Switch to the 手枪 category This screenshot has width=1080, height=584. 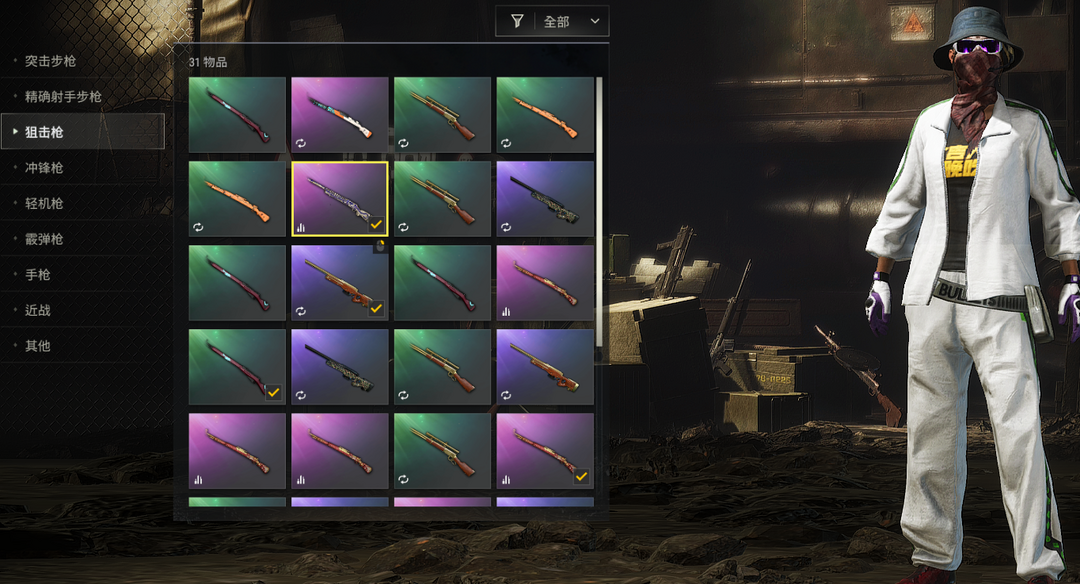(x=37, y=274)
